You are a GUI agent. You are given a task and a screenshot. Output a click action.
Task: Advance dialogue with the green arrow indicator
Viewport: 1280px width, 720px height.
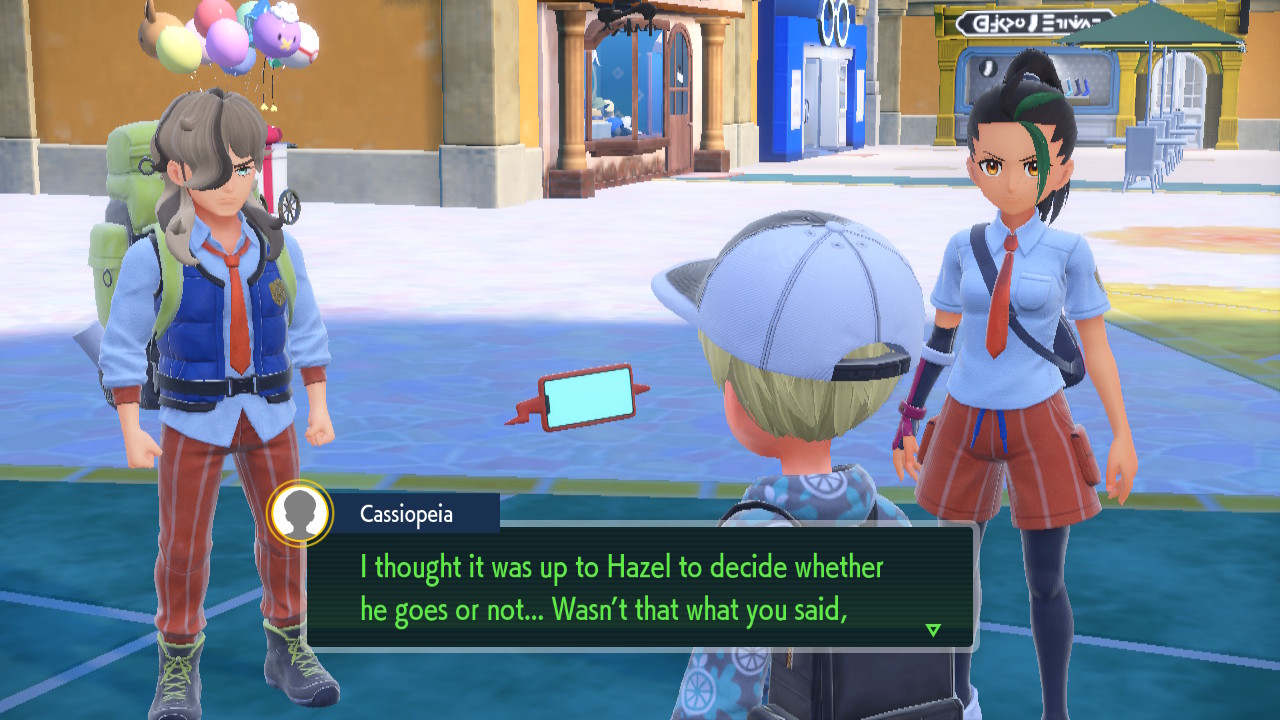pyautogui.click(x=933, y=630)
